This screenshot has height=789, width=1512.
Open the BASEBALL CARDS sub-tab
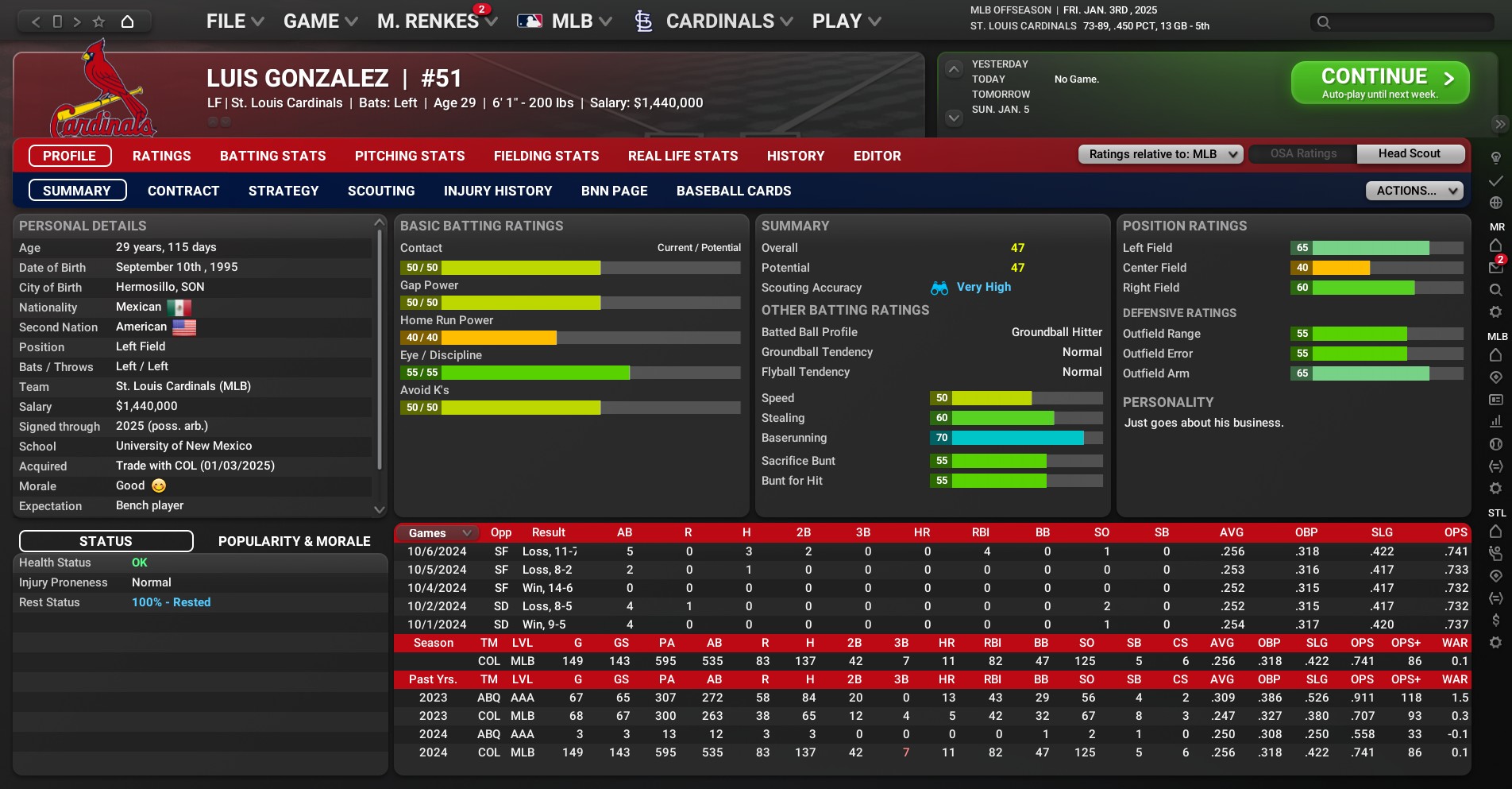pos(733,191)
